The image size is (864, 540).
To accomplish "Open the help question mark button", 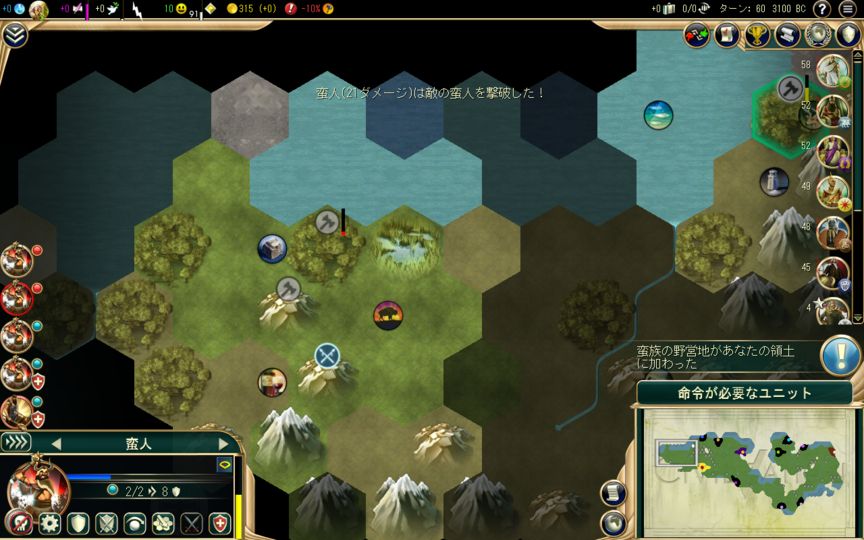I will coord(822,9).
